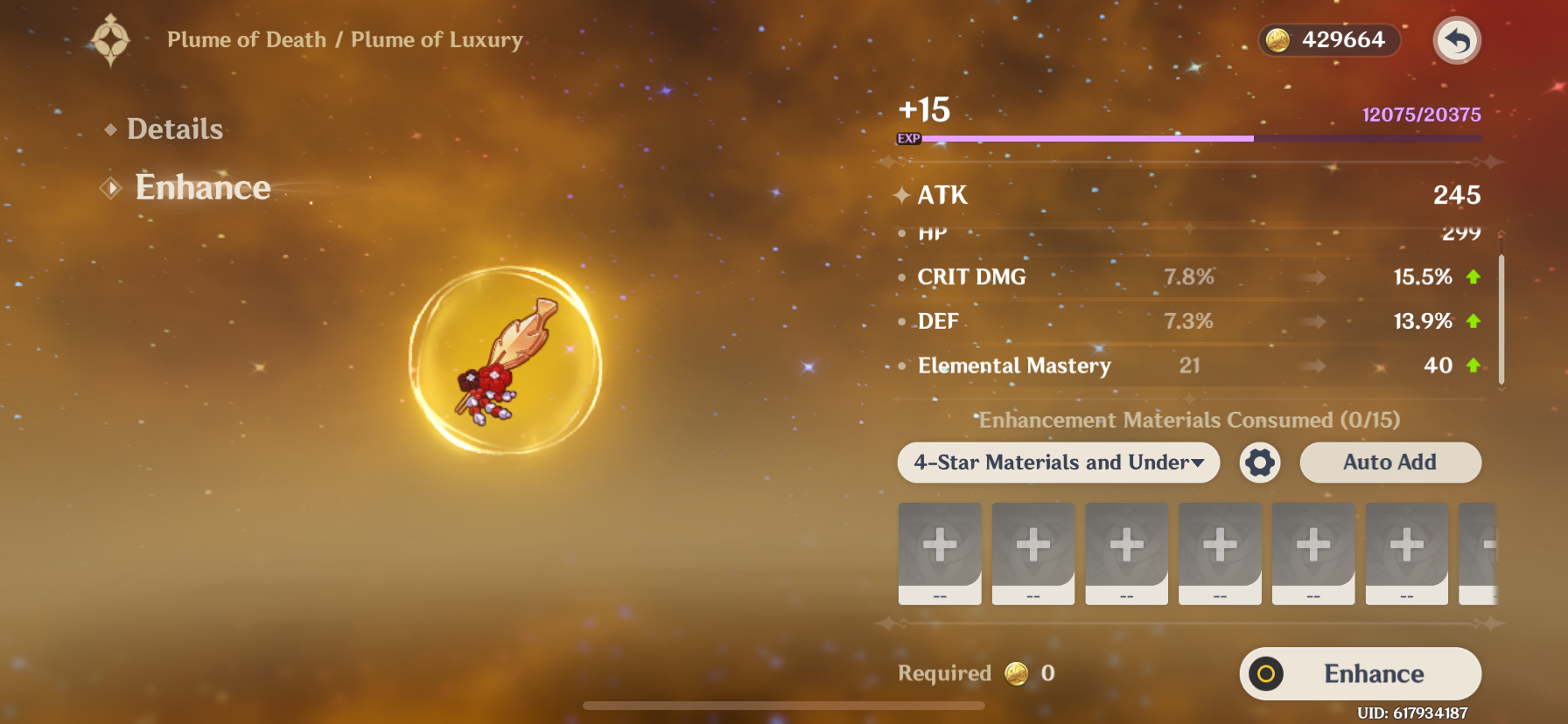Switch to the Enhance tab
This screenshot has width=1568, height=724.
click(202, 188)
